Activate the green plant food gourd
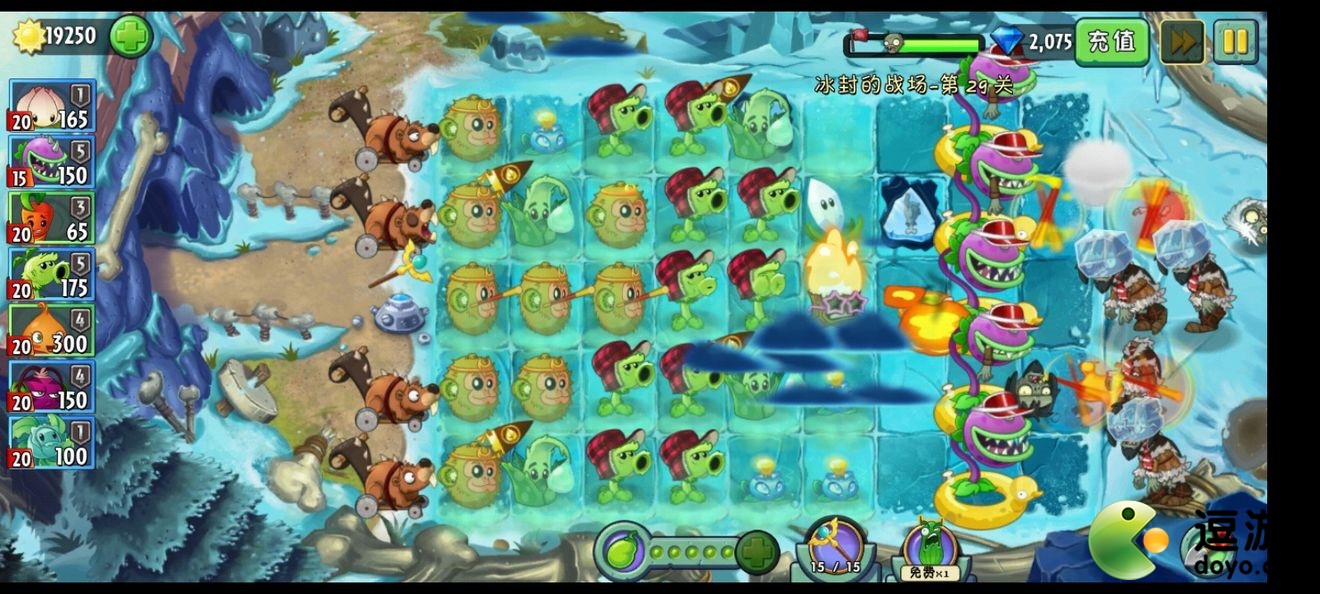Viewport: 1320px width, 594px height. (622, 551)
